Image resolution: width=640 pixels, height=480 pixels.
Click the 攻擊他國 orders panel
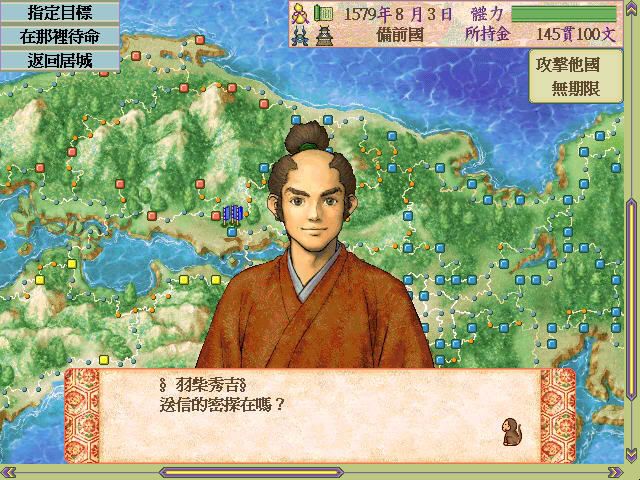[x=582, y=74]
